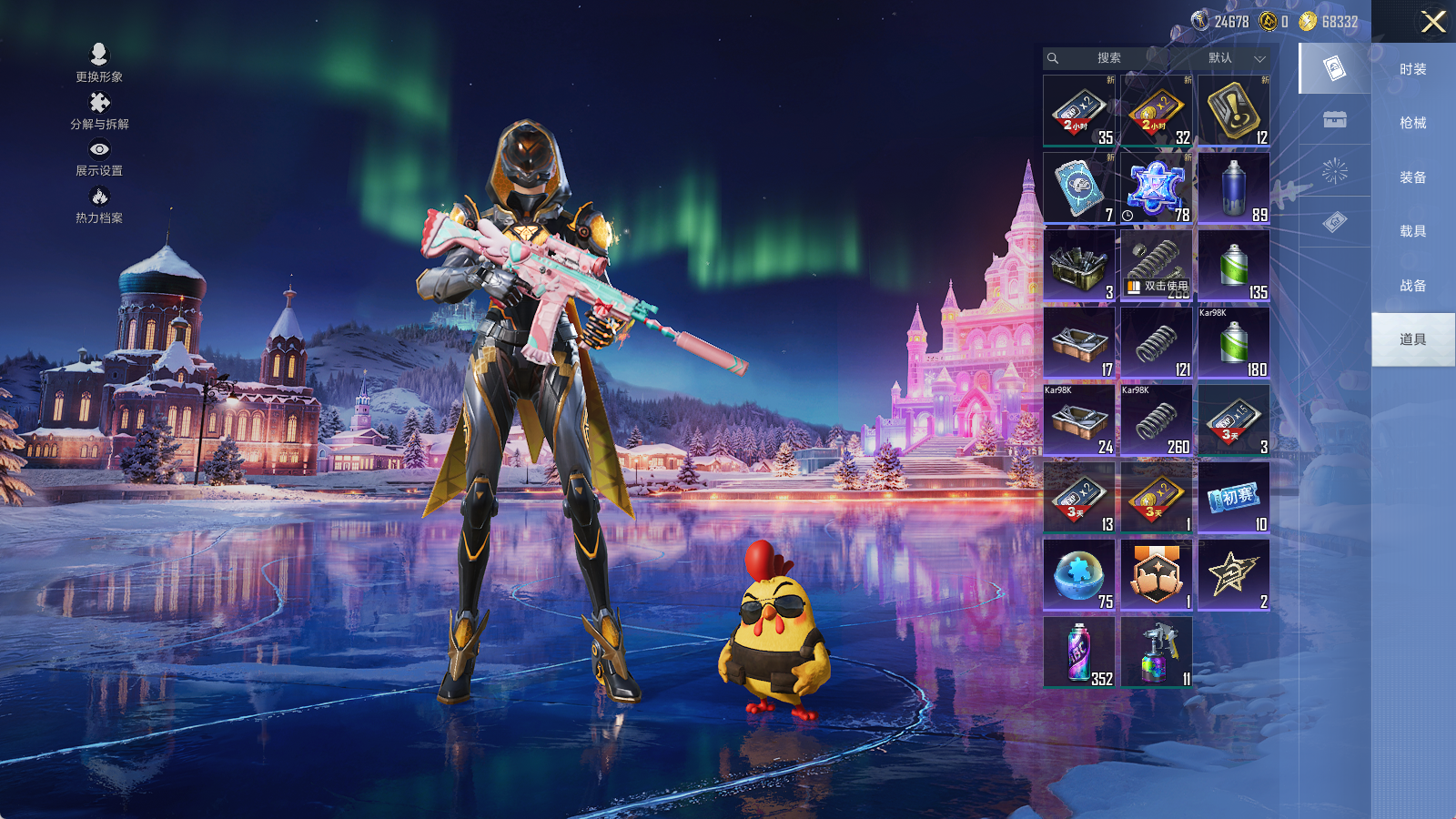Open the 默认 sort dropdown
This screenshot has width=1456, height=819.
[1235, 58]
